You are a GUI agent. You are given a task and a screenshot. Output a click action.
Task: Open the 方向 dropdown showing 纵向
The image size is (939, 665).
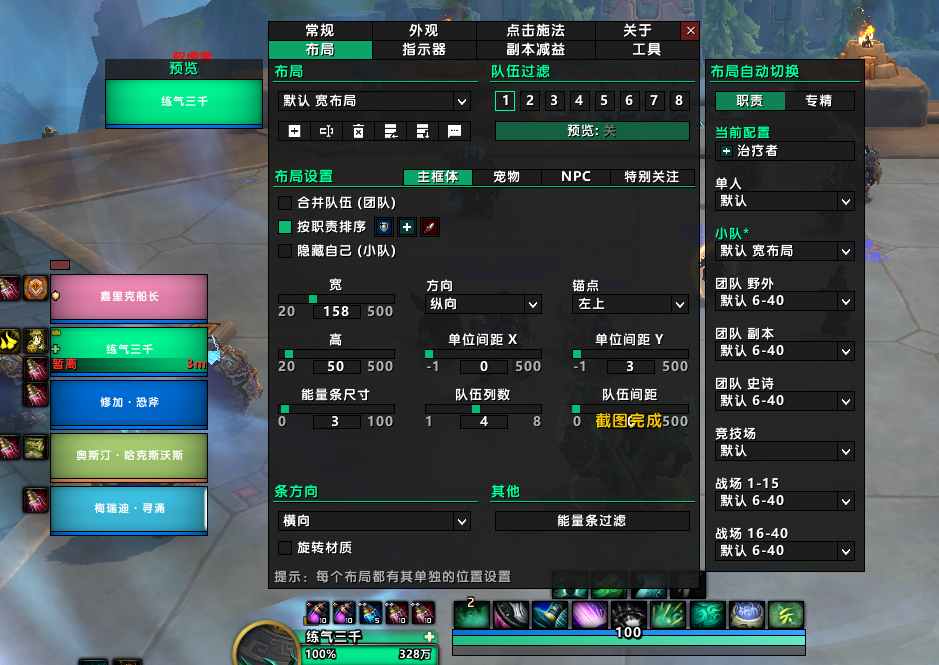click(x=483, y=304)
